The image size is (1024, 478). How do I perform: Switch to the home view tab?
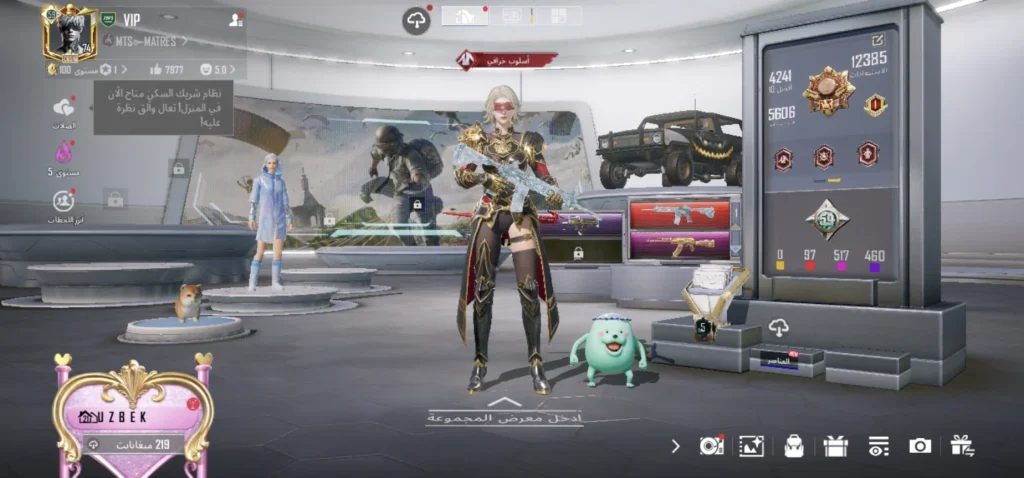tap(464, 15)
